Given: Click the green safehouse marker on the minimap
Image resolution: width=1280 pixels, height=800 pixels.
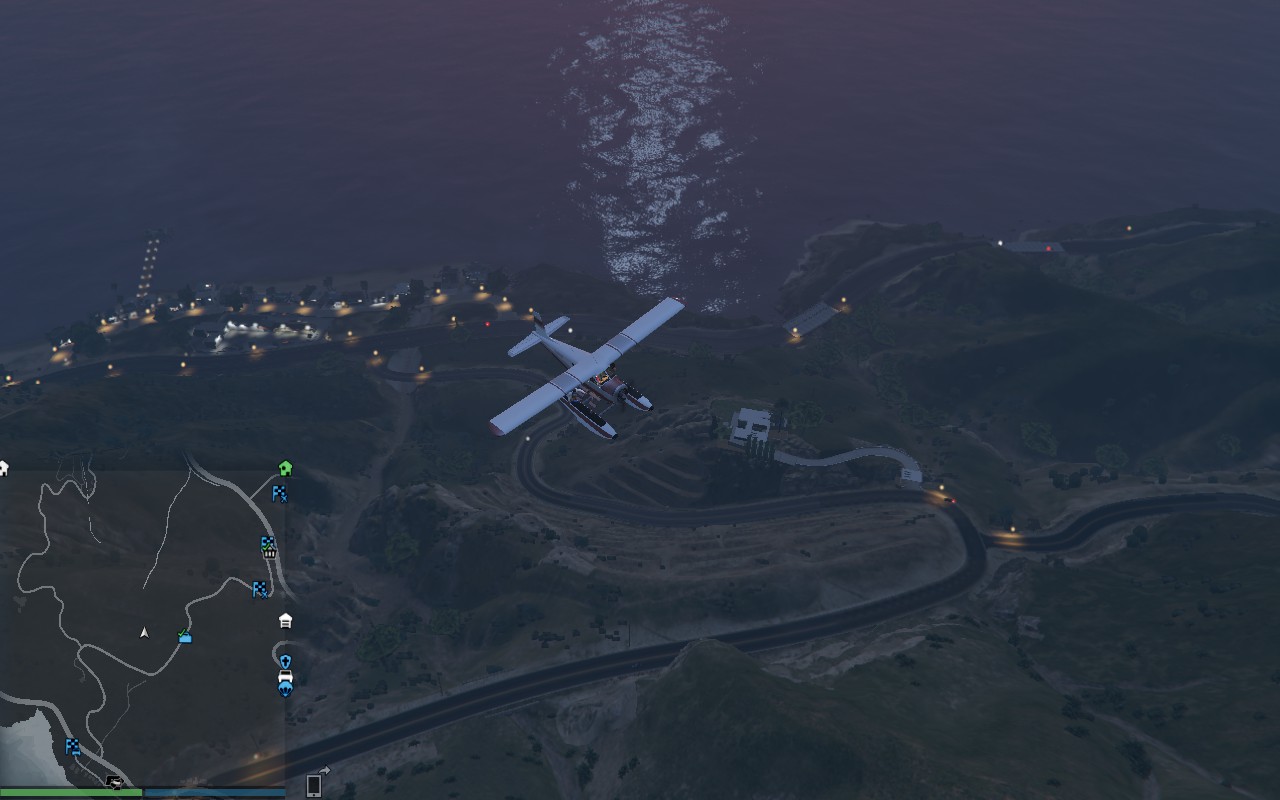Looking at the screenshot, I should point(285,467).
